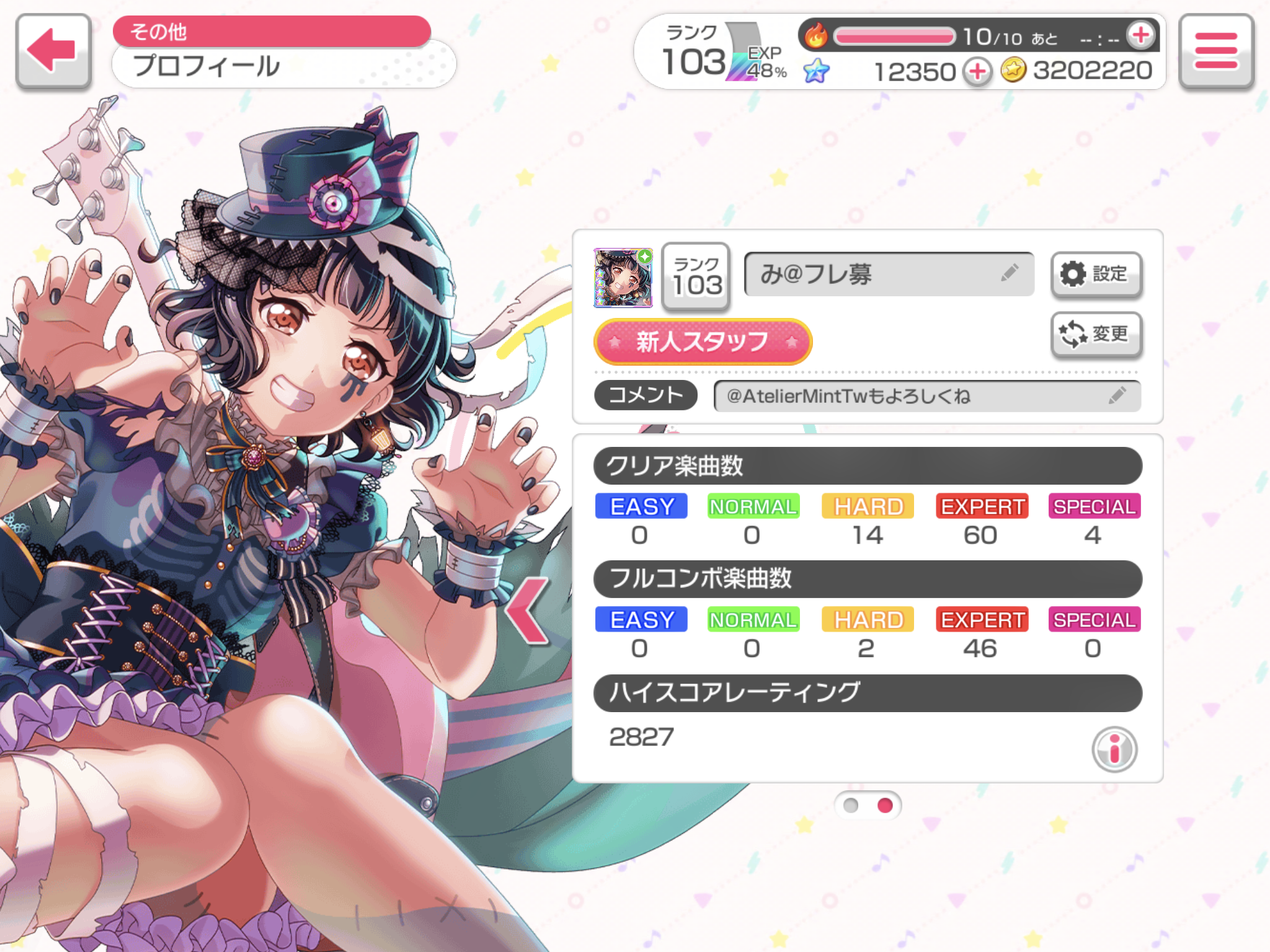Click the 変更 change button
Image resolution: width=1270 pixels, height=952 pixels.
pyautogui.click(x=1096, y=334)
